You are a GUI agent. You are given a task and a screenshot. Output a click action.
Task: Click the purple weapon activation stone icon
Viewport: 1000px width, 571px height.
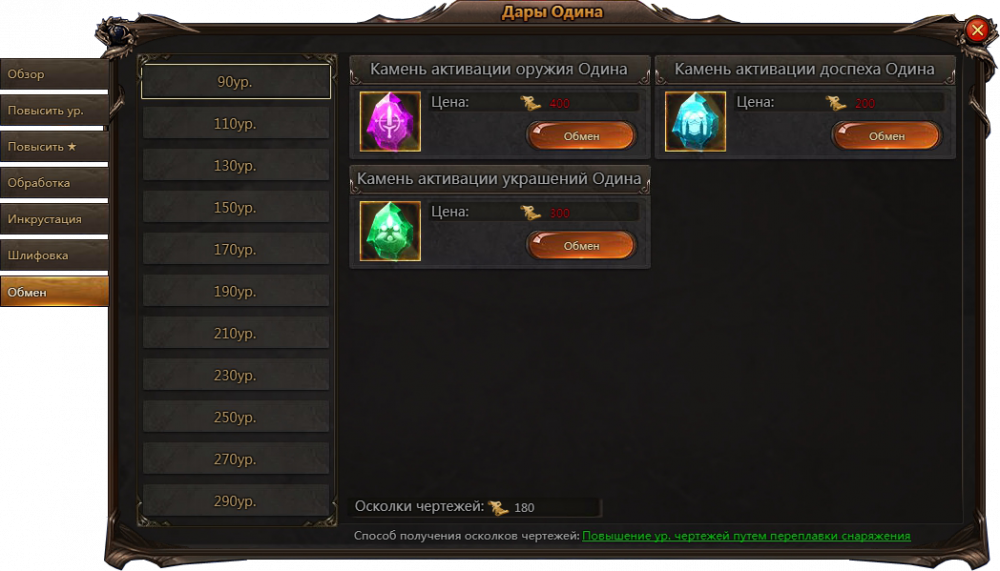point(390,121)
